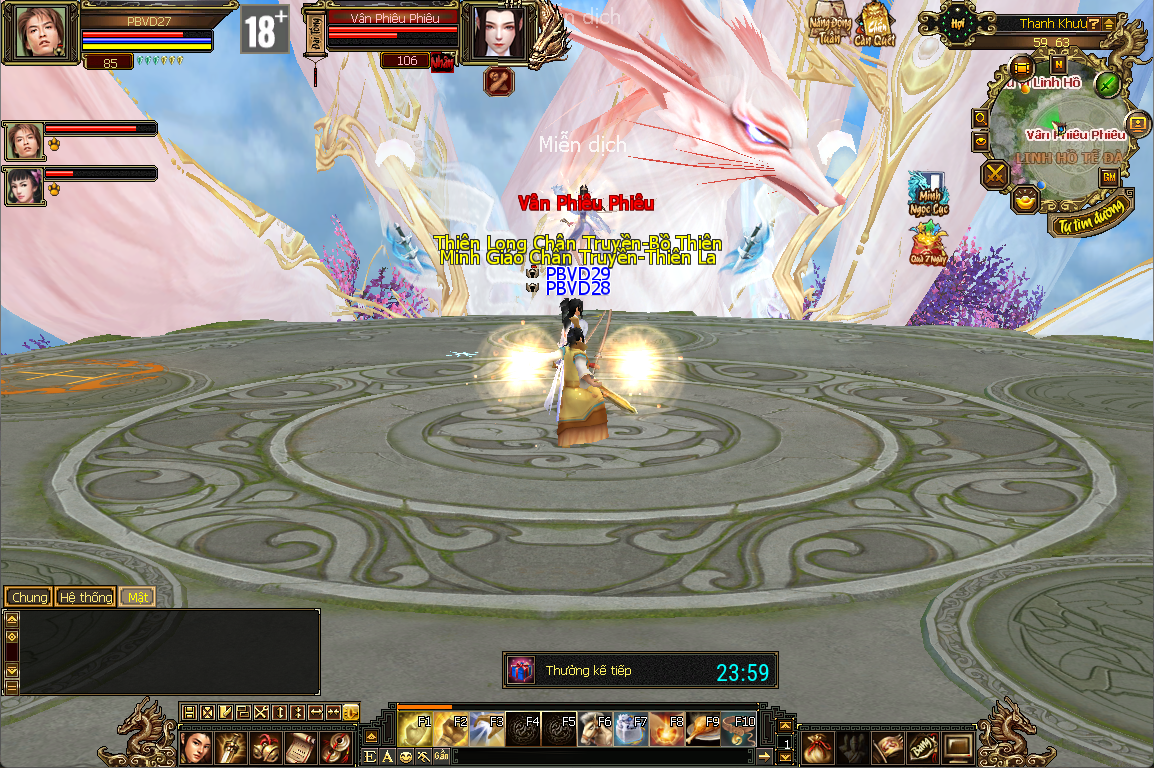Open the Năng Động Tuần event icon
The image size is (1154, 768).
(x=827, y=22)
